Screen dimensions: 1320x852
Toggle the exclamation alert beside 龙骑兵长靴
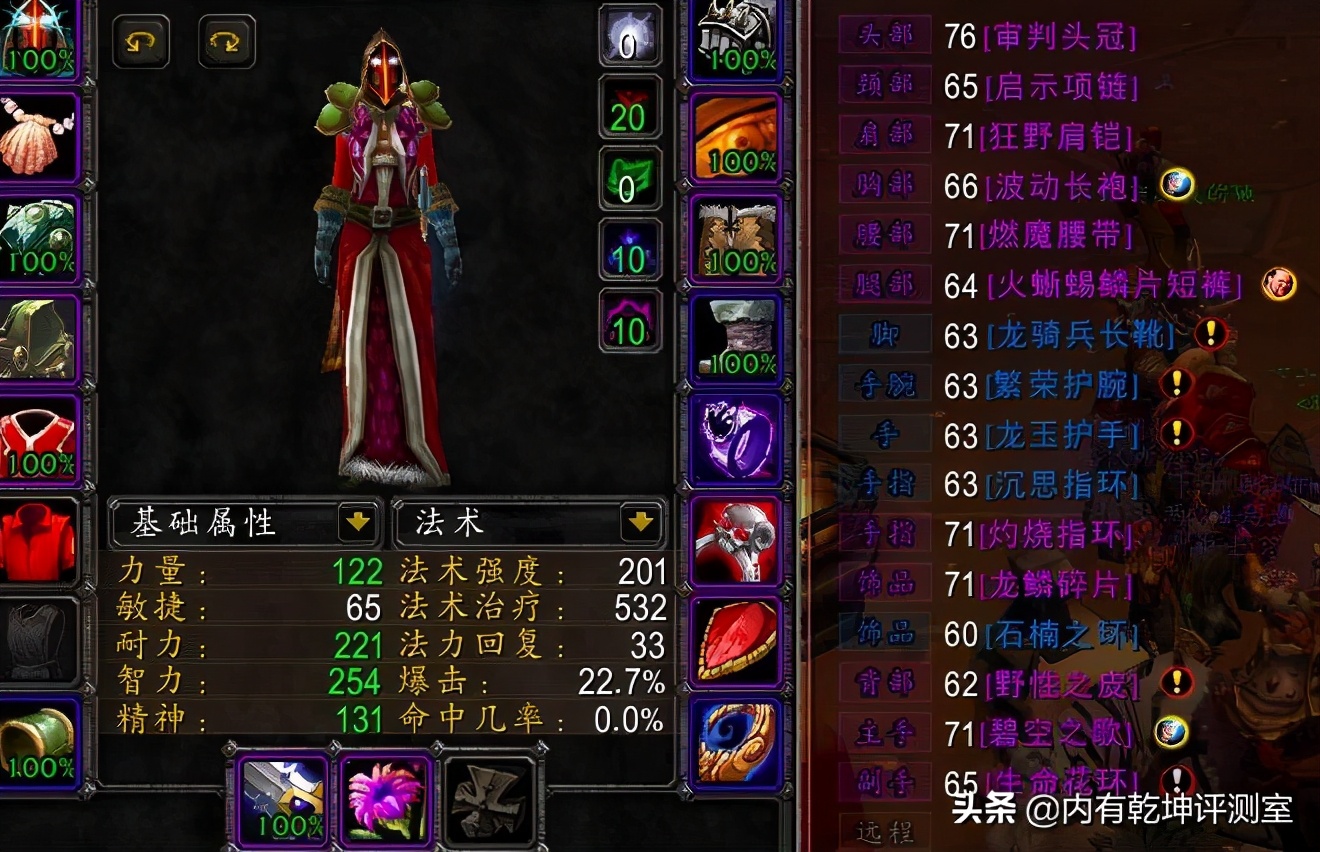(1211, 335)
